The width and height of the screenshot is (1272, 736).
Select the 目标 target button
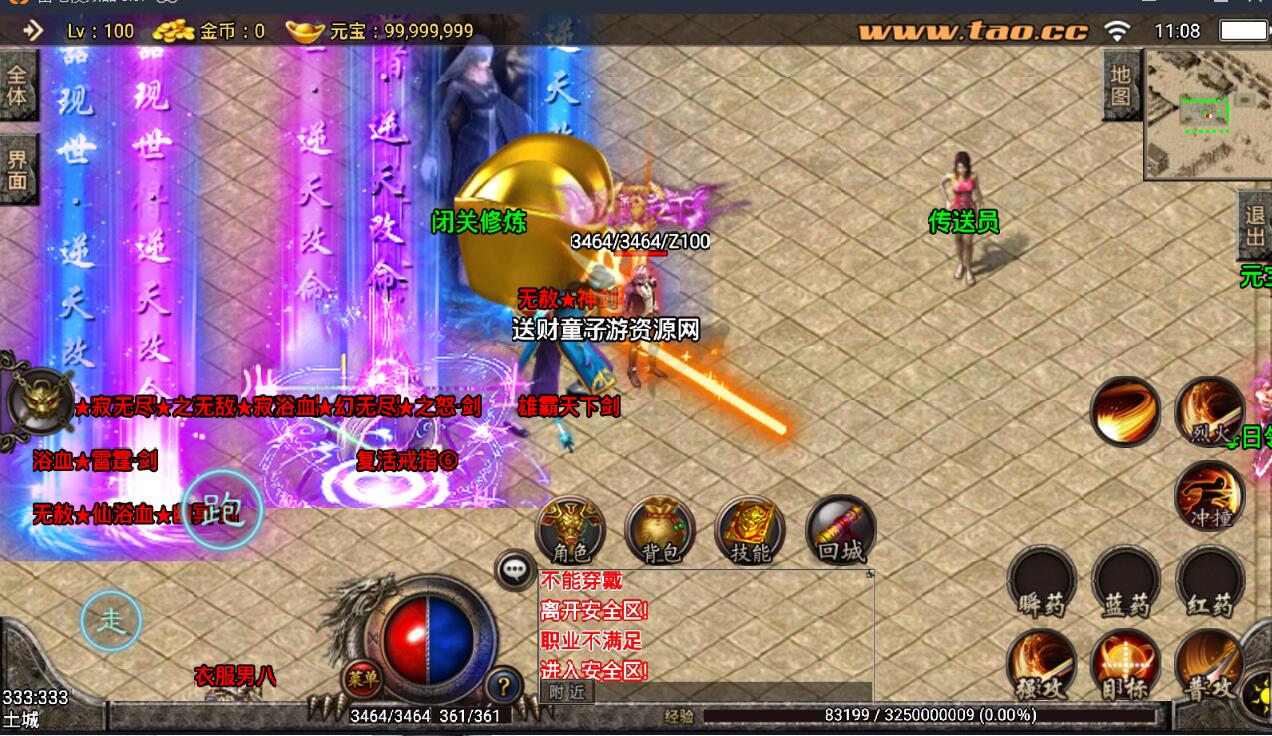click(1125, 665)
